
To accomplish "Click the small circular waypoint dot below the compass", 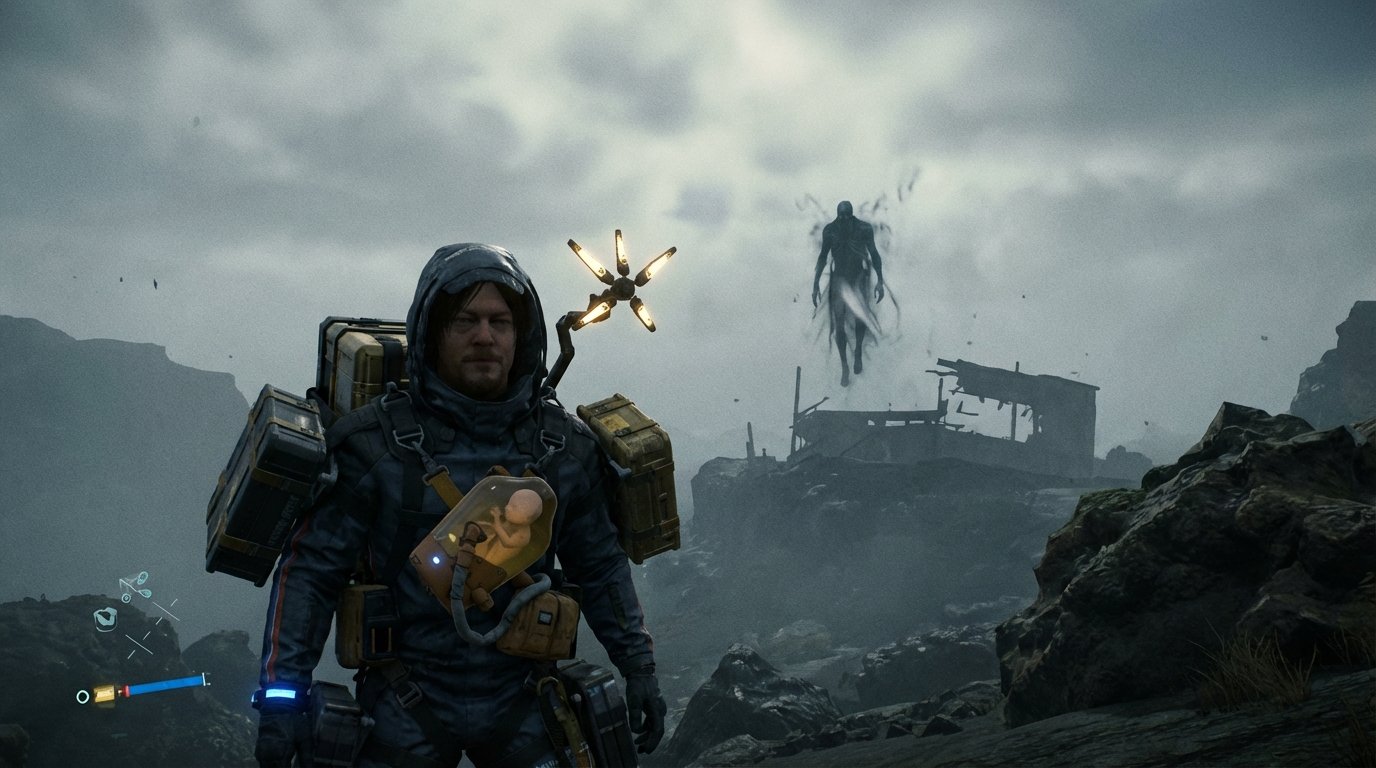I will (126, 597).
